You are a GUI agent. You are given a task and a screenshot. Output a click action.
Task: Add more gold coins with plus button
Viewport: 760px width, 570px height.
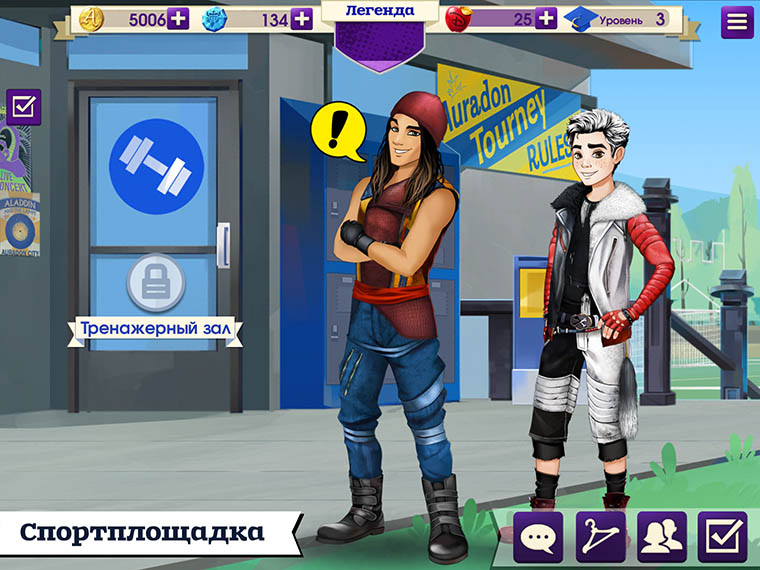tap(178, 19)
